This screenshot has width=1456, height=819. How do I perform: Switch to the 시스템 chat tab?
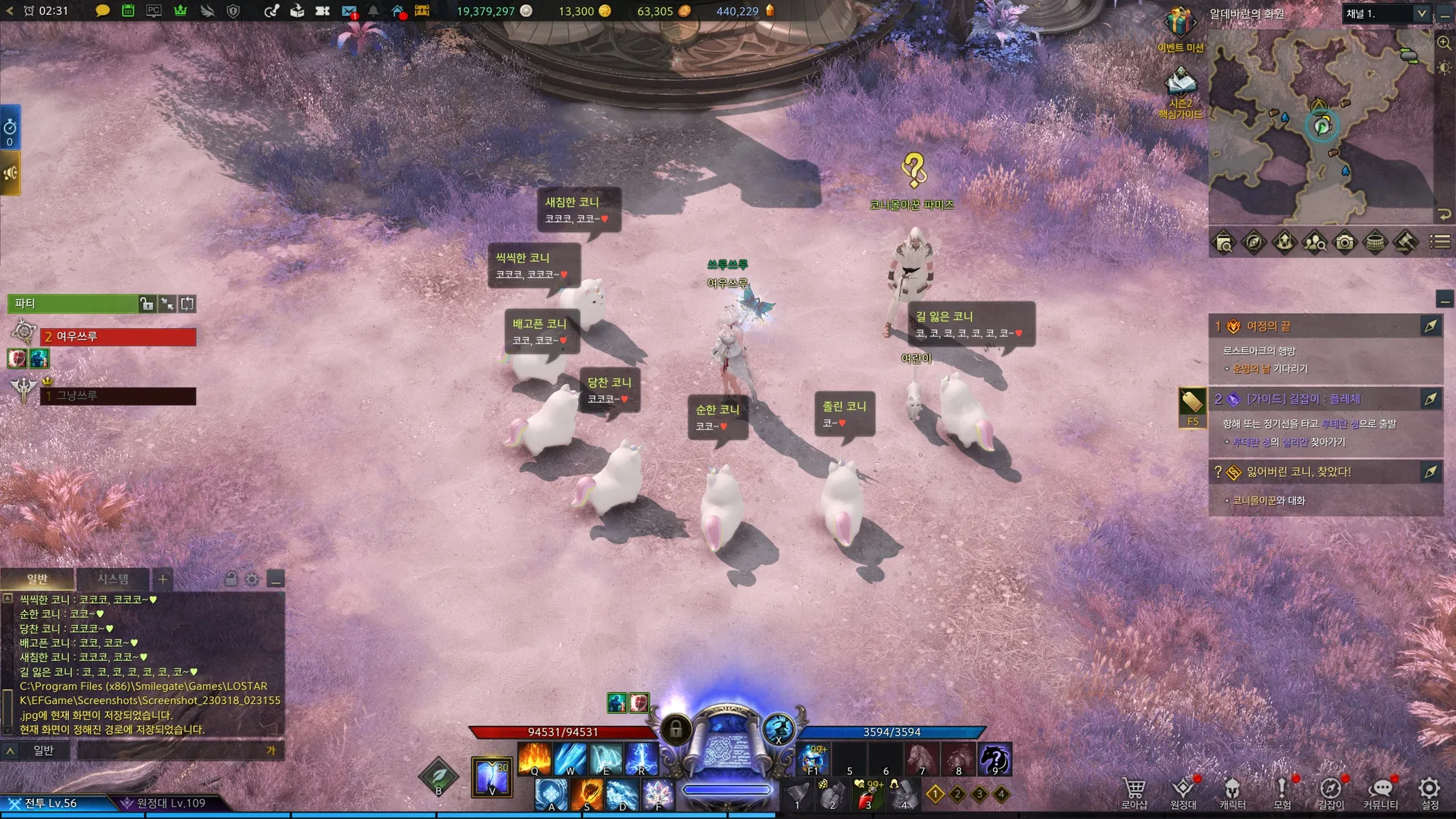point(113,579)
